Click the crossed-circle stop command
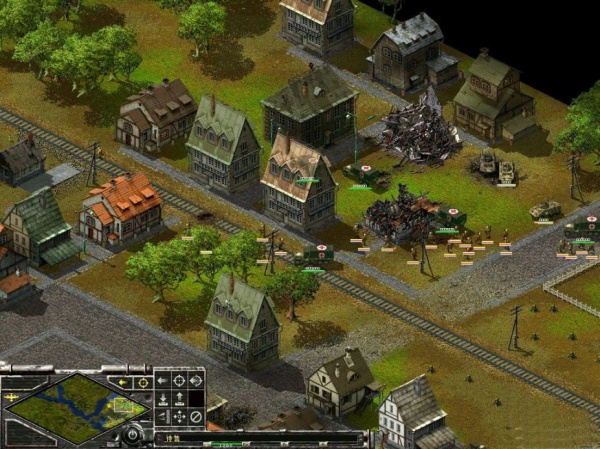The width and height of the screenshot is (600, 449). coord(195,415)
